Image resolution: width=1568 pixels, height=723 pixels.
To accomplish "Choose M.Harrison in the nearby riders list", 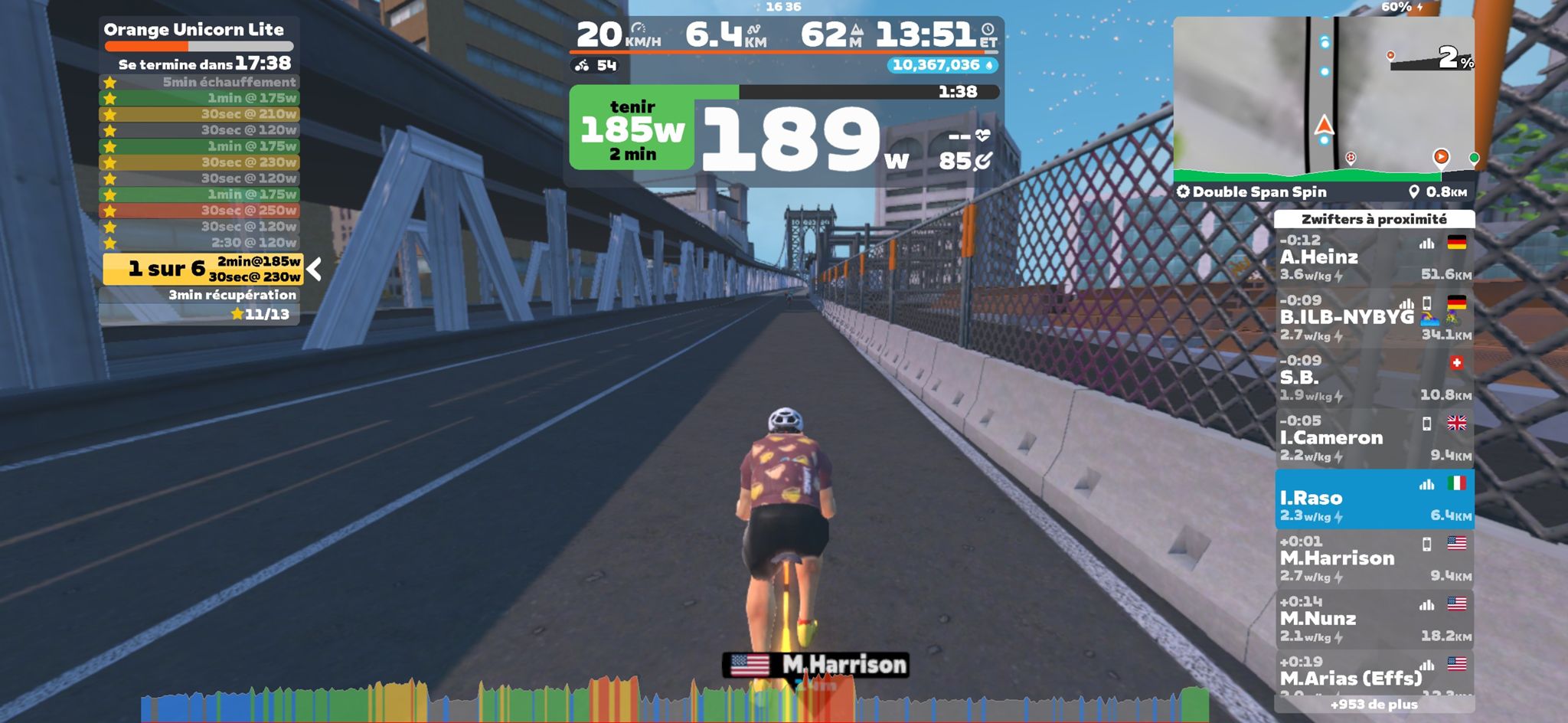I will (x=1374, y=559).
